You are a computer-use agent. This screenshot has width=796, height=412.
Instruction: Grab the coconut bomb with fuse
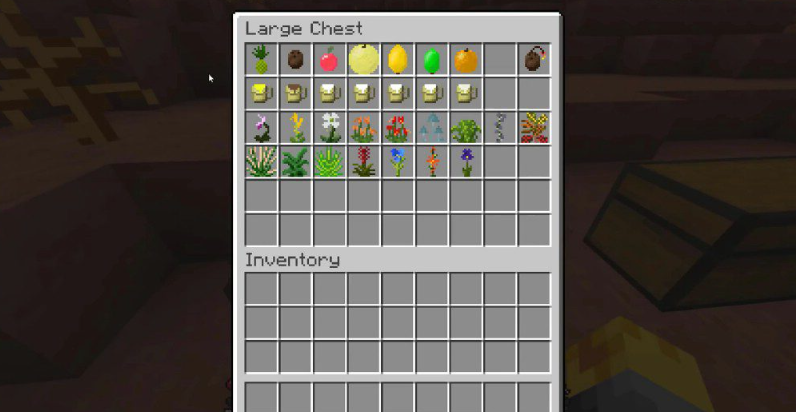click(x=534, y=60)
